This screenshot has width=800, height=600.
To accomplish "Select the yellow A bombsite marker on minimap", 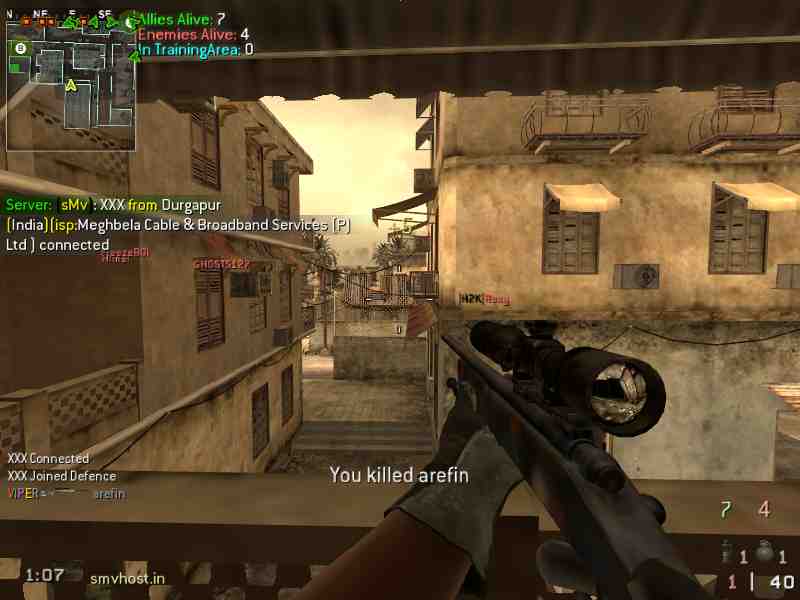I will coord(71,85).
